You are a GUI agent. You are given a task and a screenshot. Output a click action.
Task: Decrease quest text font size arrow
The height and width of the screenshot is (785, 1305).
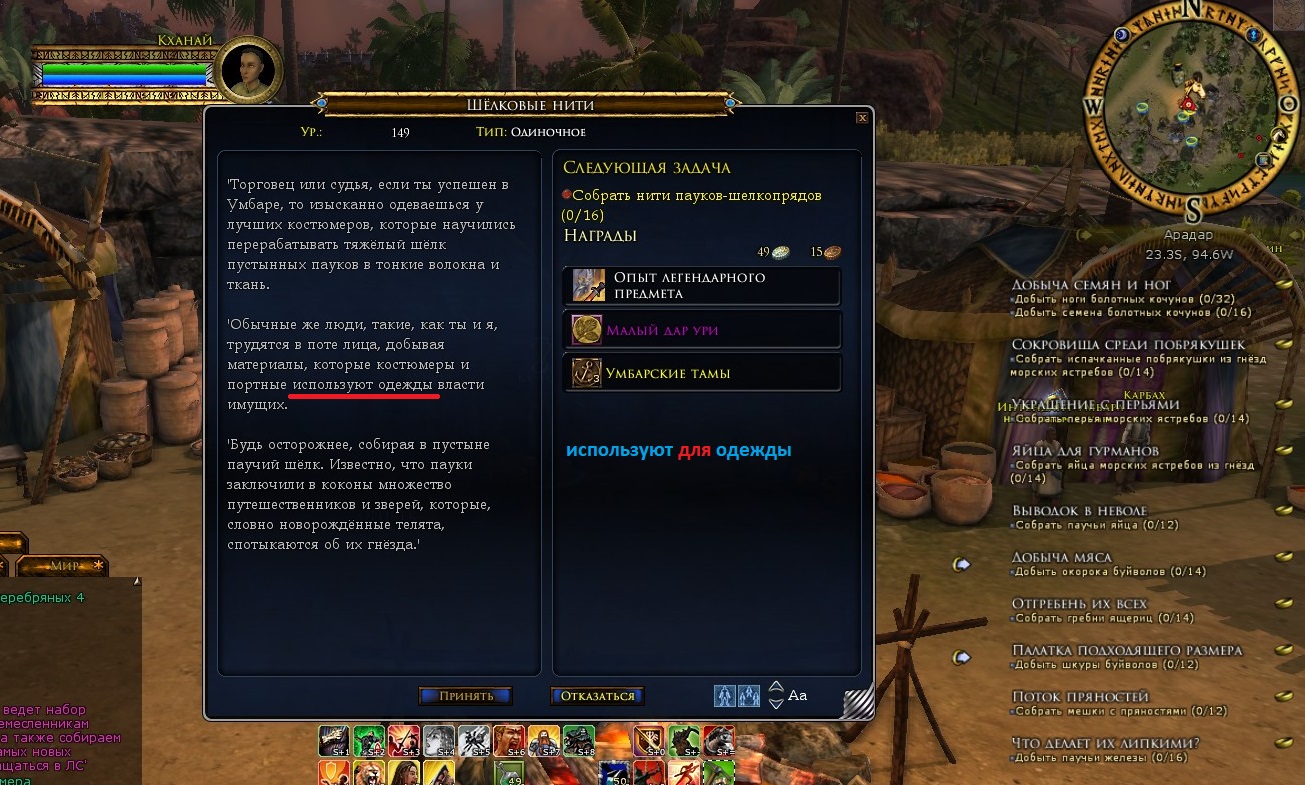[776, 703]
